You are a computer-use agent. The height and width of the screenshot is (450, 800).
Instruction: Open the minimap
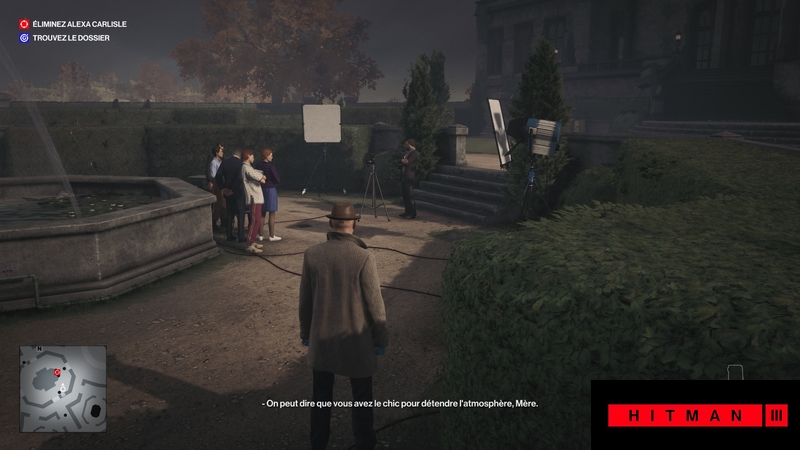[63, 374]
